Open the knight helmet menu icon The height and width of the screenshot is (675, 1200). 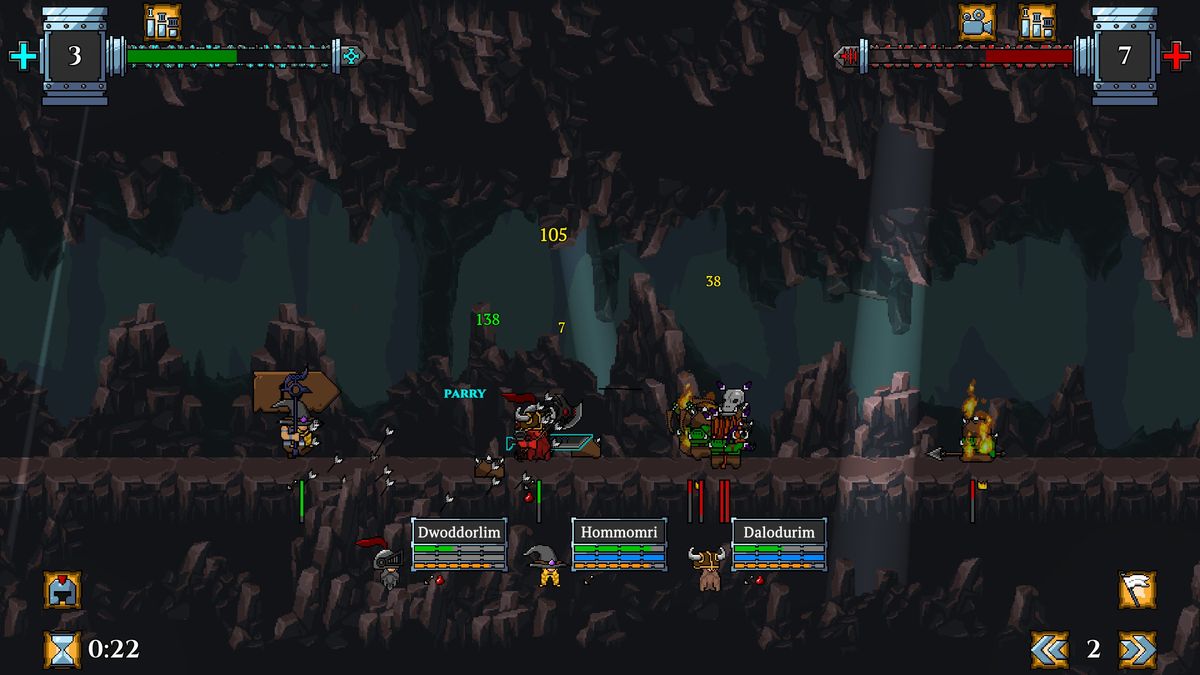[62, 590]
